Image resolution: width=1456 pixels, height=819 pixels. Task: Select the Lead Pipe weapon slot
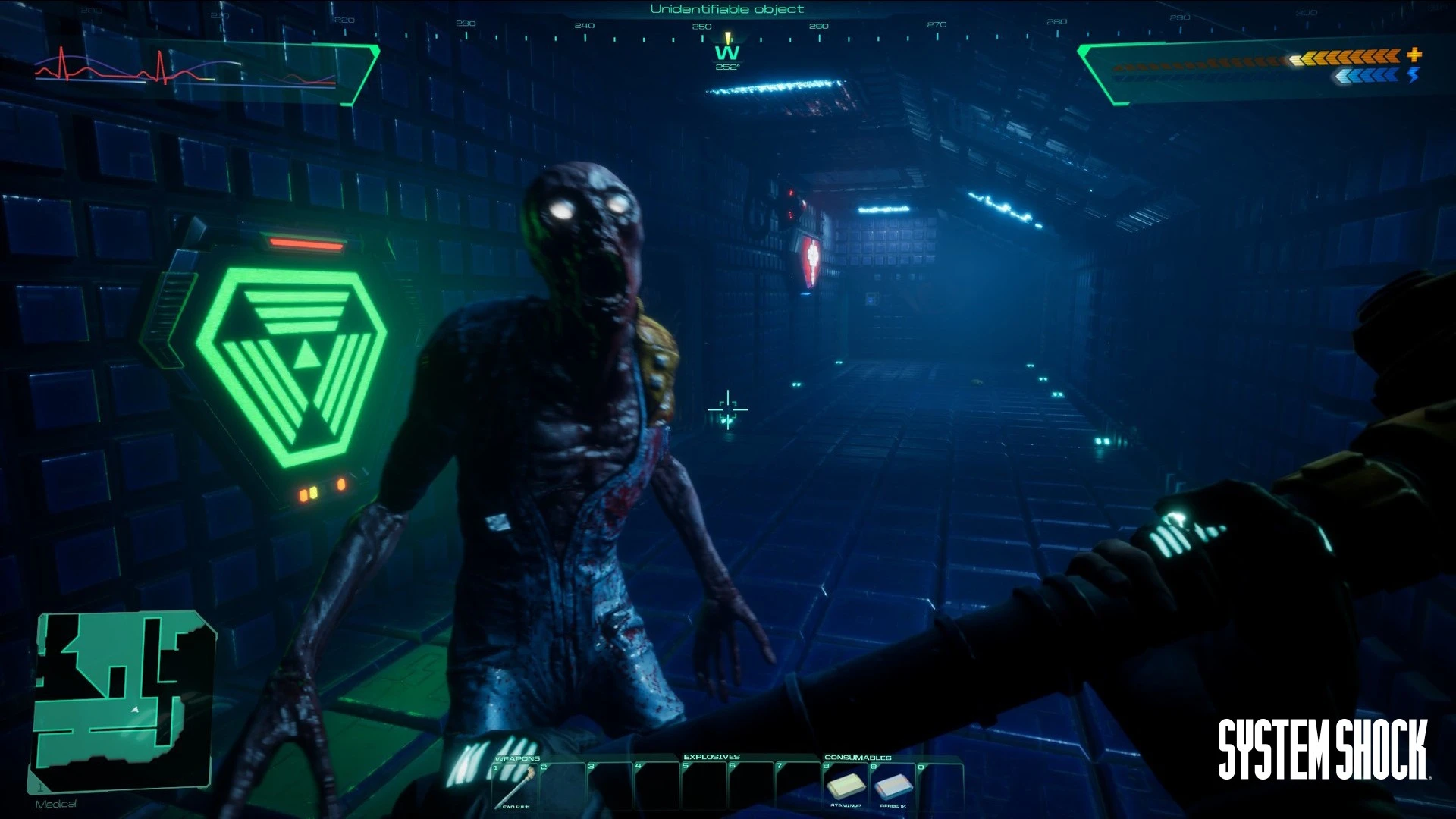[515, 786]
